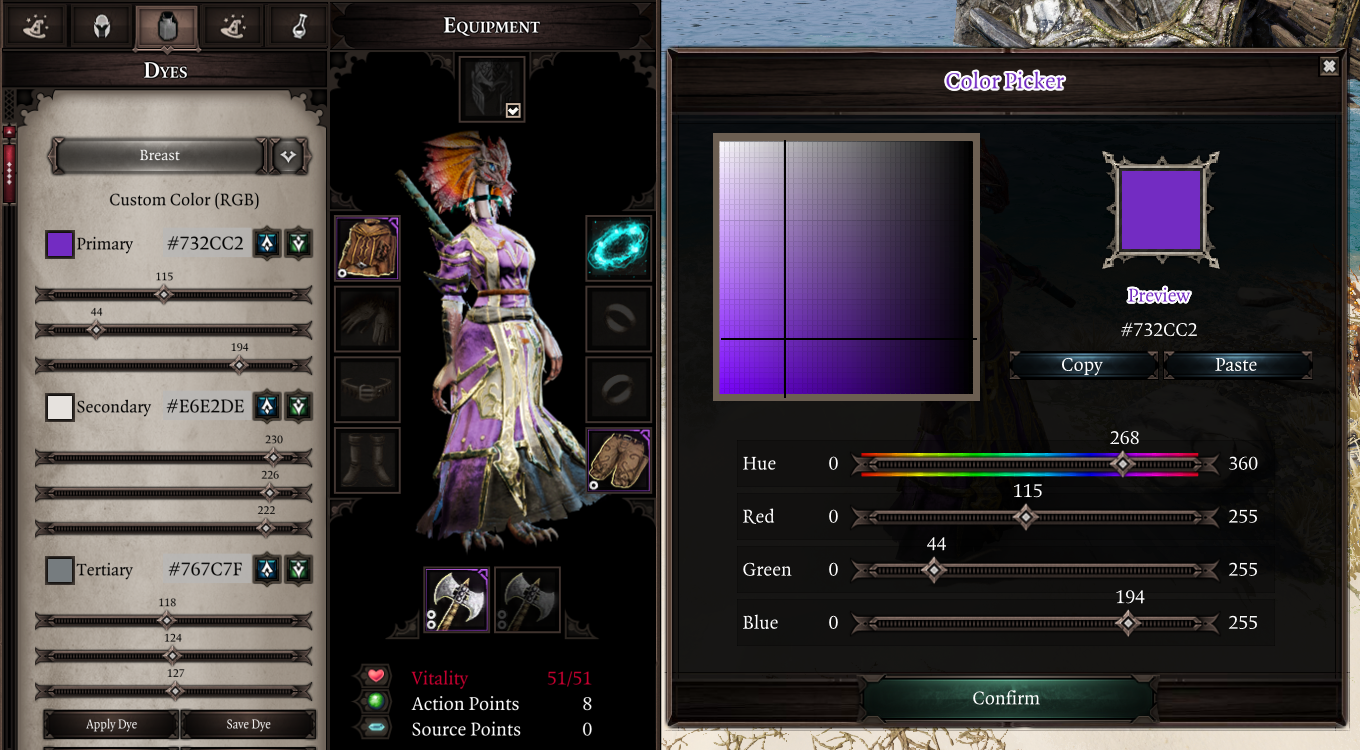The width and height of the screenshot is (1360, 750).
Task: Click the Copy button in Color Picker
Action: 1083,365
